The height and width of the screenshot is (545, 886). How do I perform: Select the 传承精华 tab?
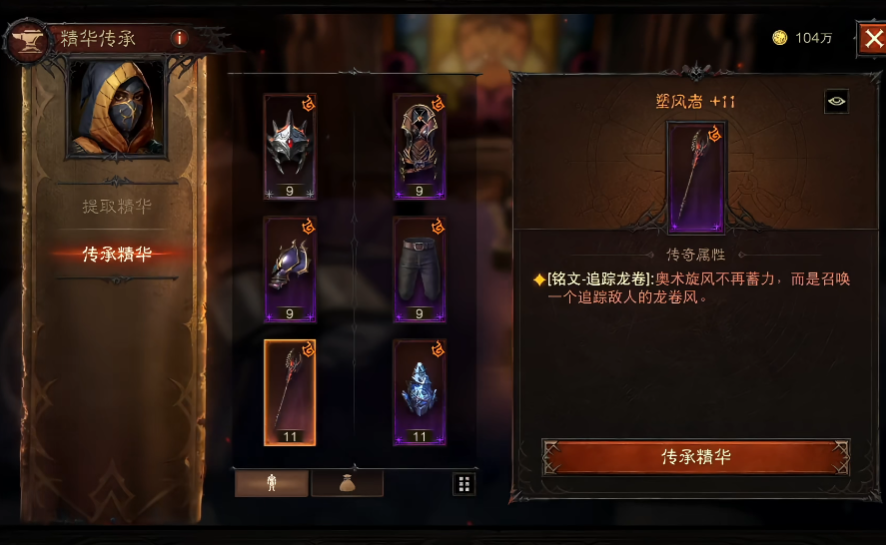[117, 254]
